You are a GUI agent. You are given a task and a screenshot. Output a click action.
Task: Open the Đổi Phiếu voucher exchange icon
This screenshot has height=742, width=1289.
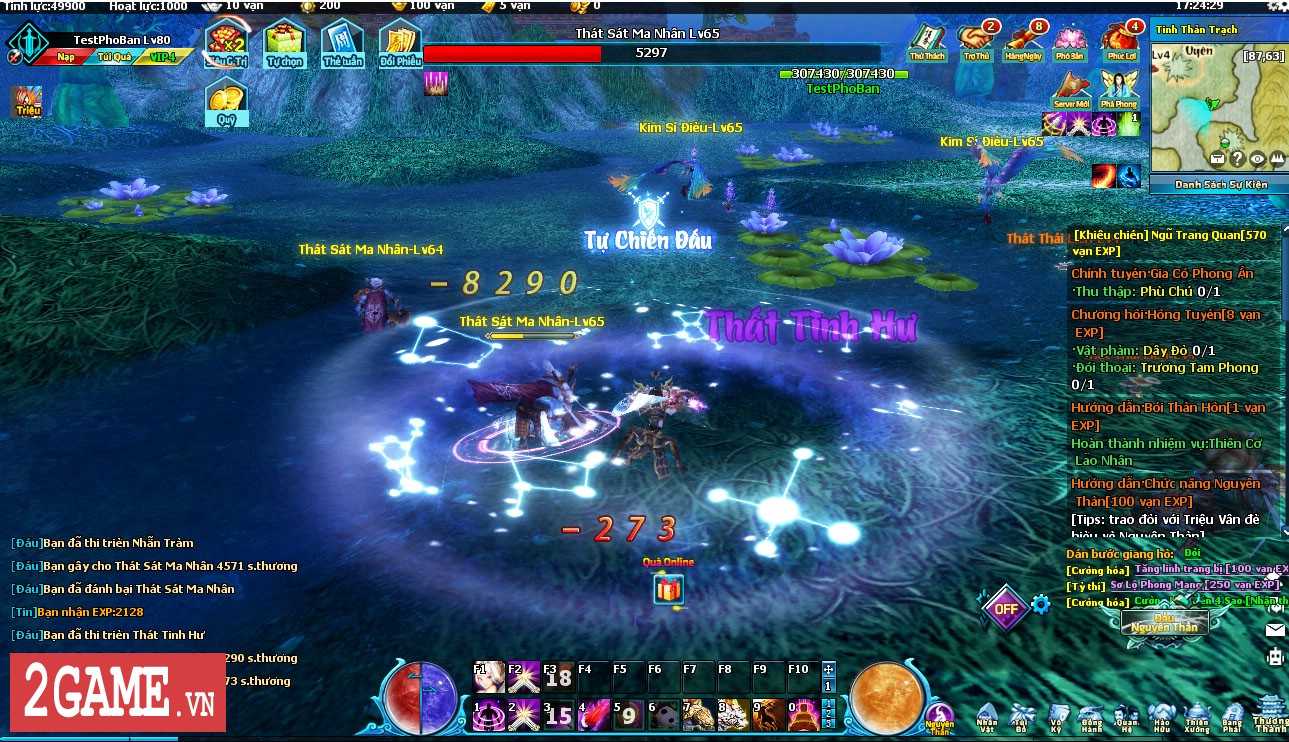click(x=400, y=44)
